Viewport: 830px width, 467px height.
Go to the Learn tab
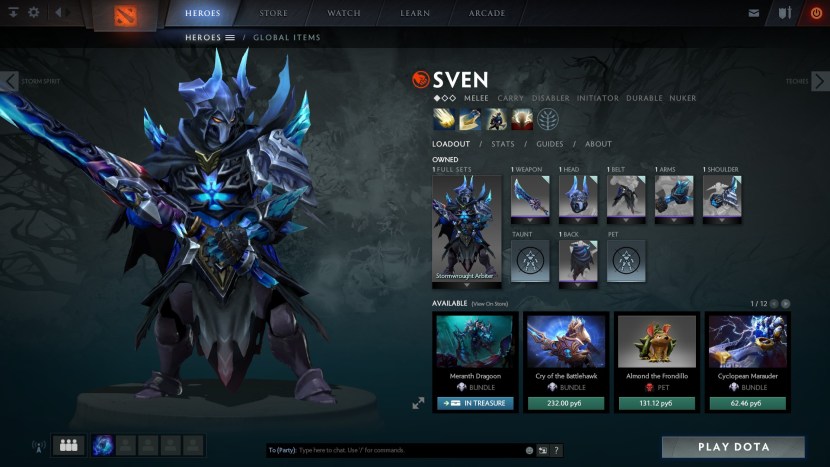[414, 13]
